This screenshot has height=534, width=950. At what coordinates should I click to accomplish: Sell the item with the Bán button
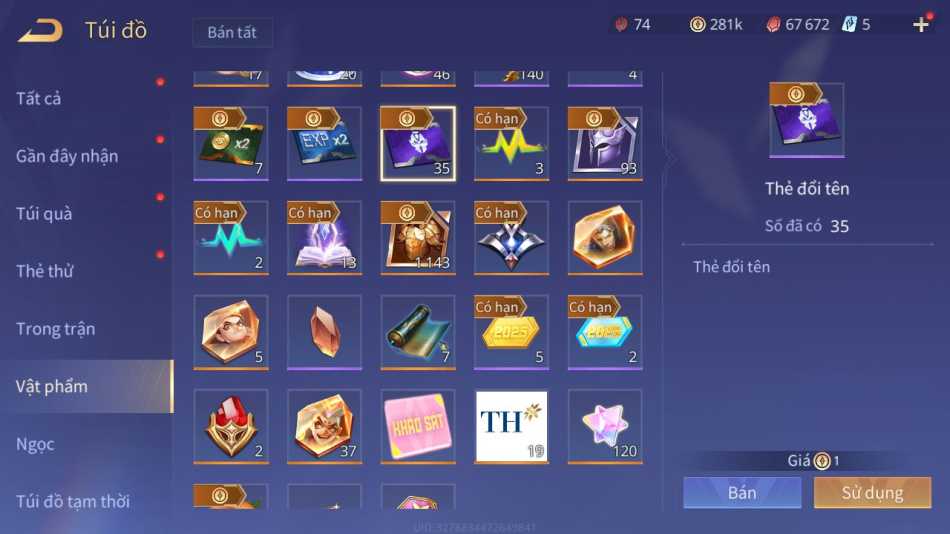coord(742,492)
